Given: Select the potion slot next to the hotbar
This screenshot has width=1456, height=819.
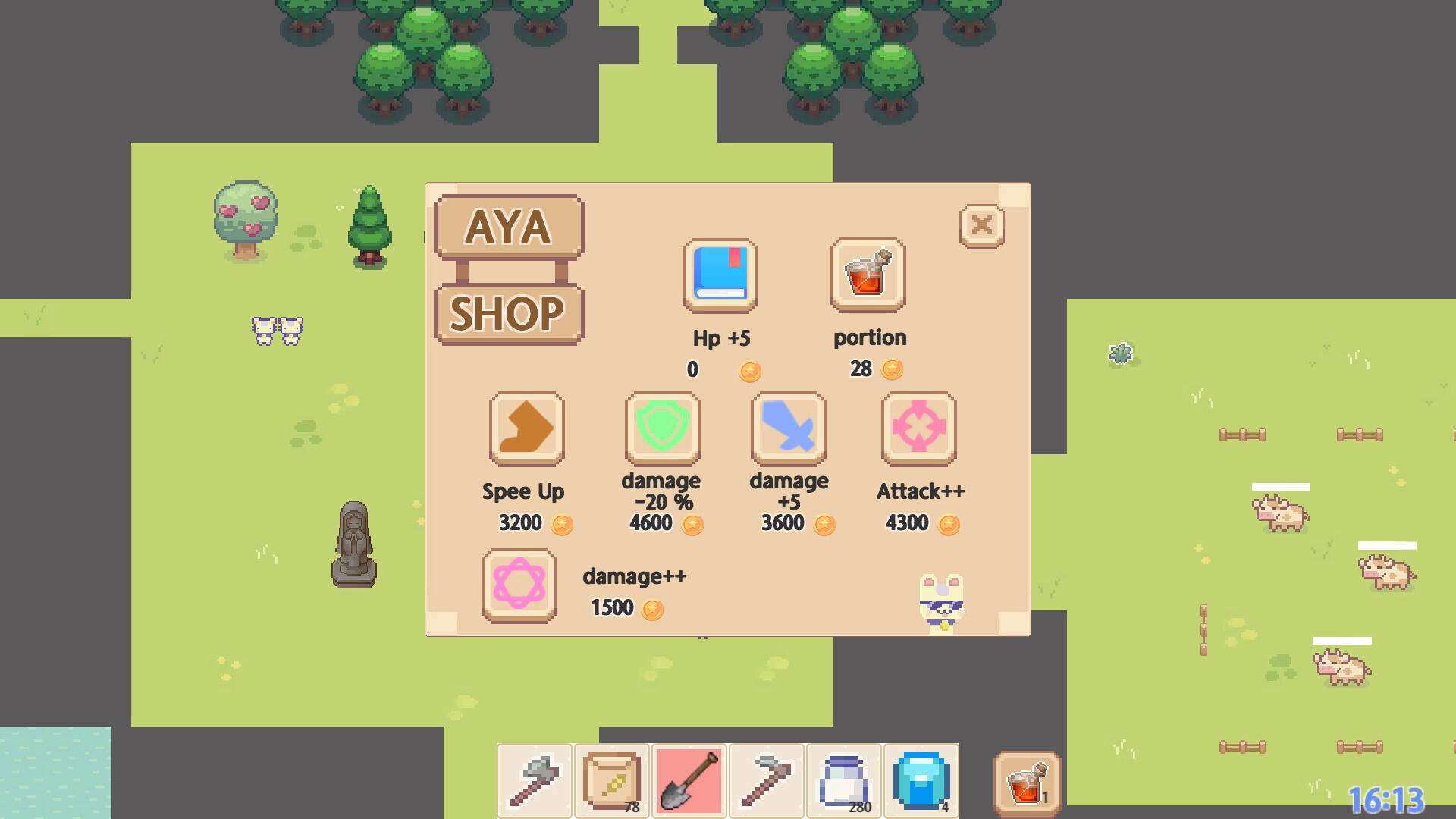Looking at the screenshot, I should pyautogui.click(x=1025, y=780).
